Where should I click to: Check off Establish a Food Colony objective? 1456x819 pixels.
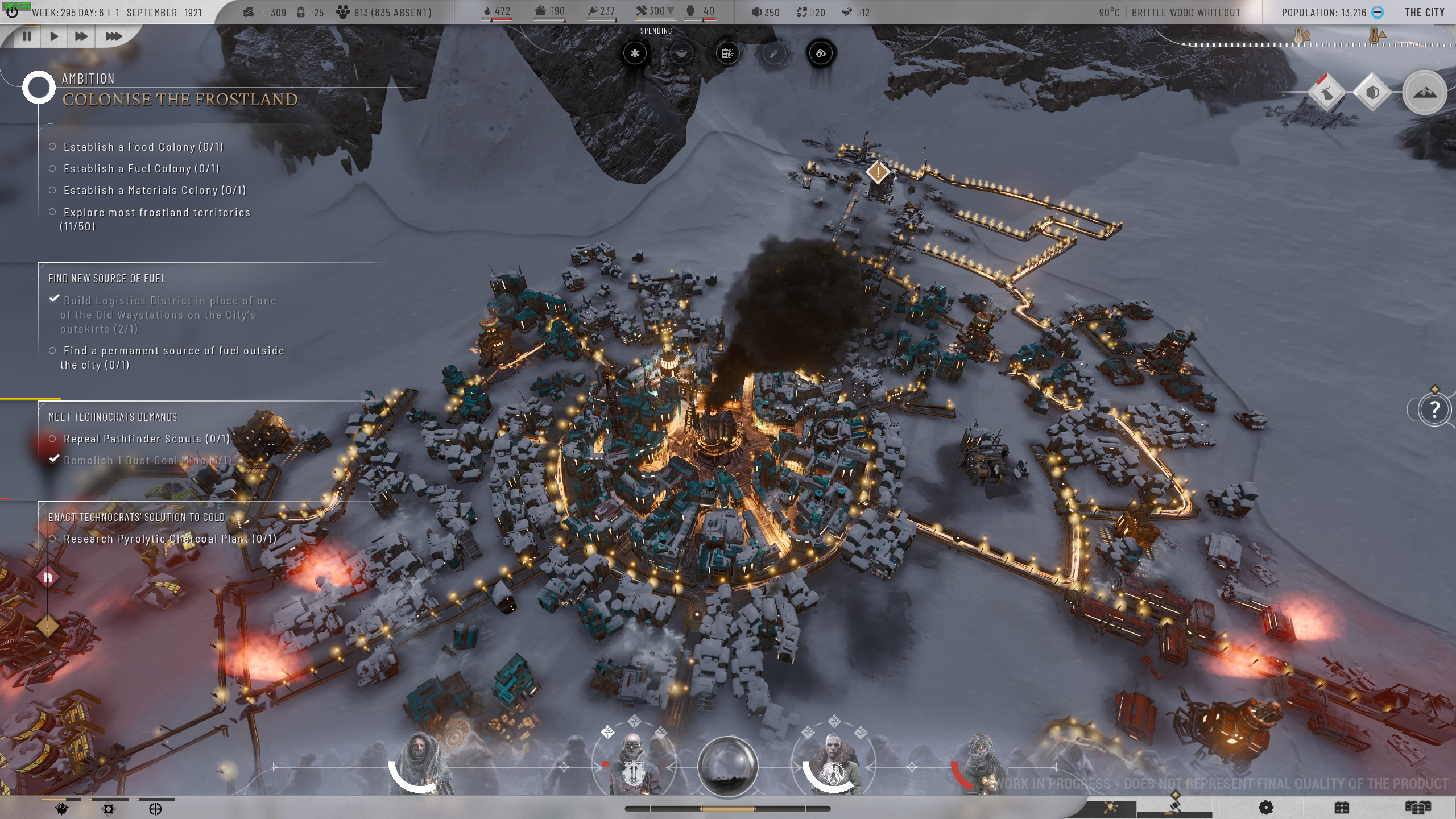[52, 146]
